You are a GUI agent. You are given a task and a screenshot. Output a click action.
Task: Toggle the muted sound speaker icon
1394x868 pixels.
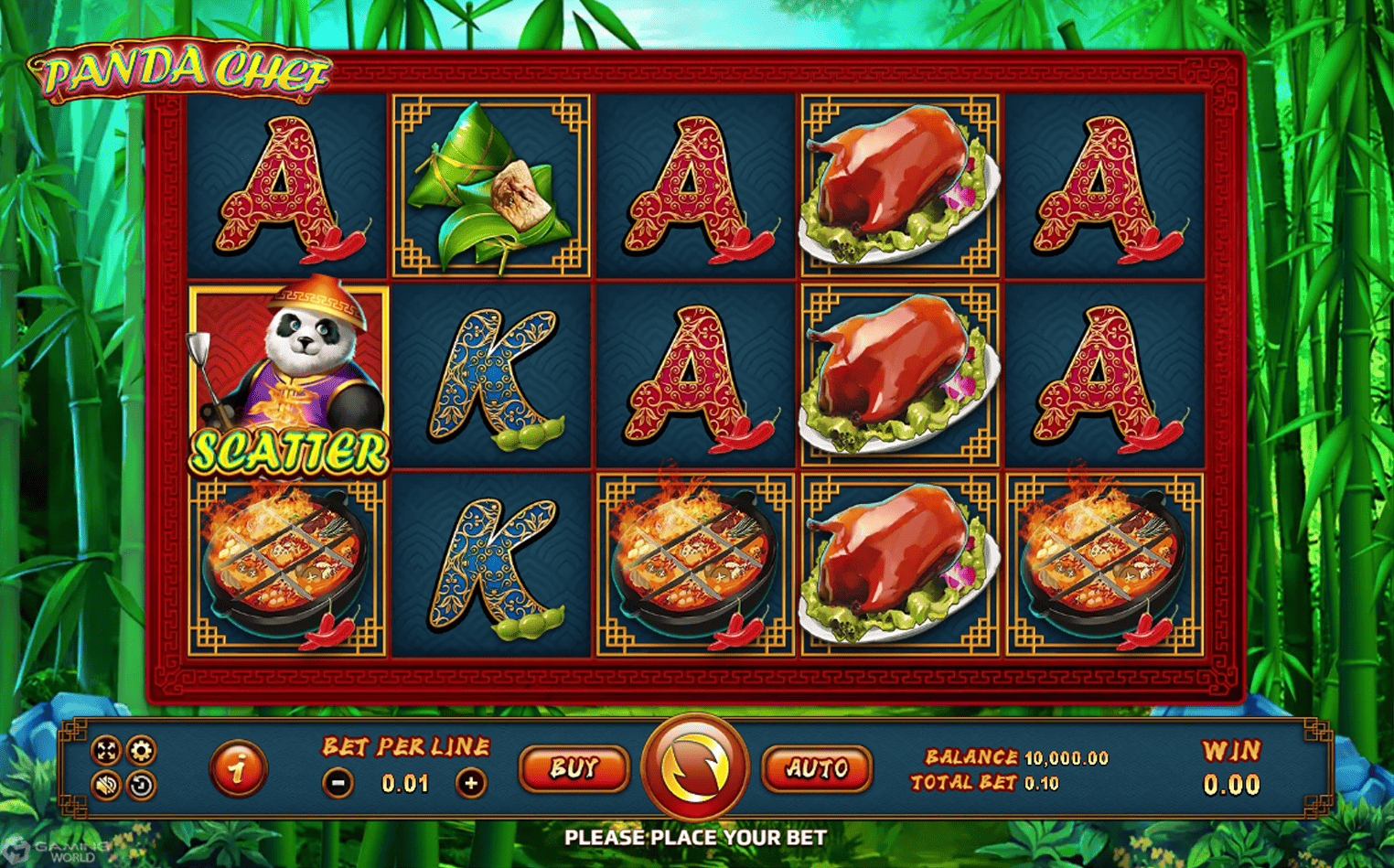(107, 785)
